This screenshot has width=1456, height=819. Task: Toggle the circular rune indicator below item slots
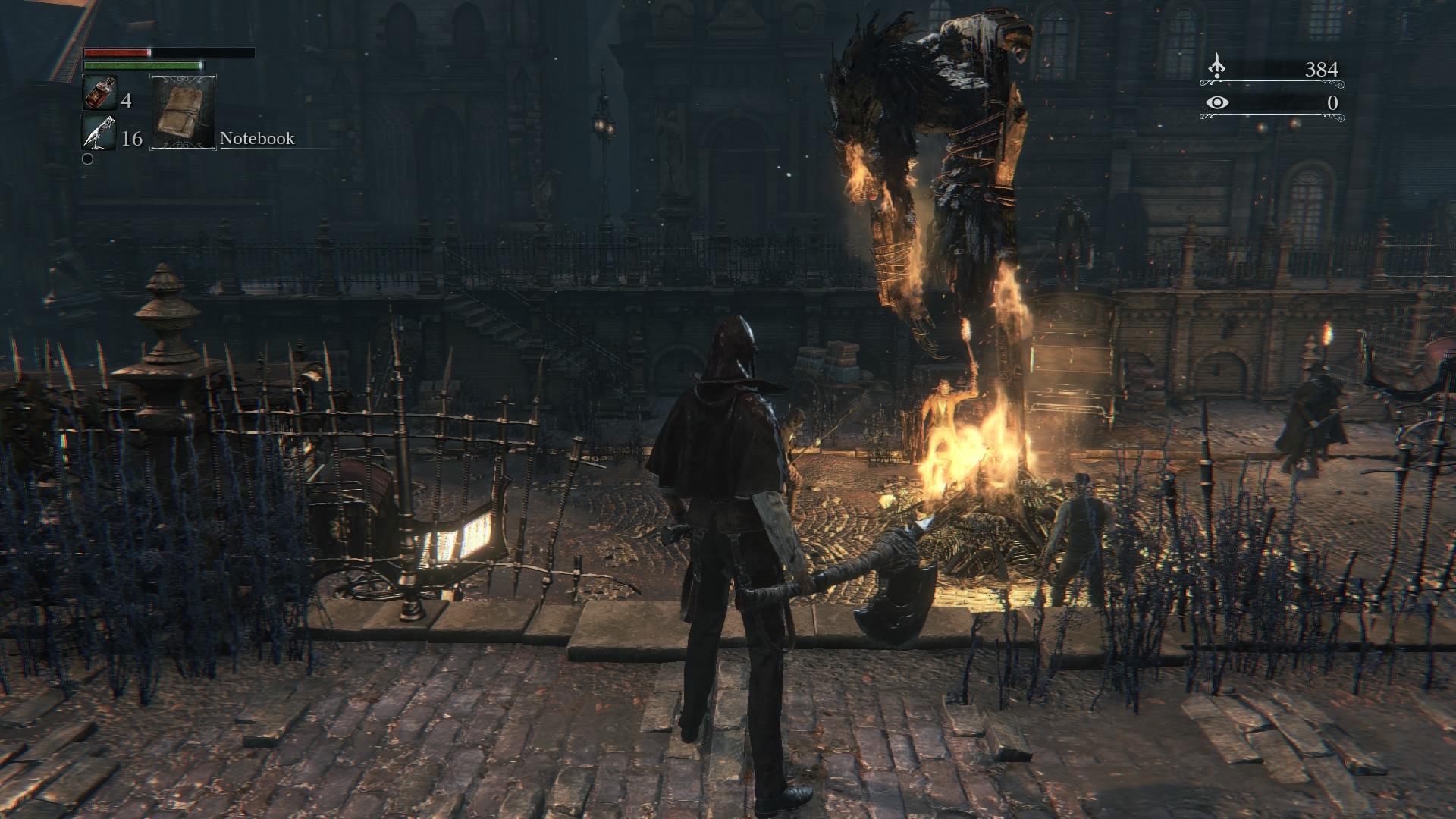point(89,159)
